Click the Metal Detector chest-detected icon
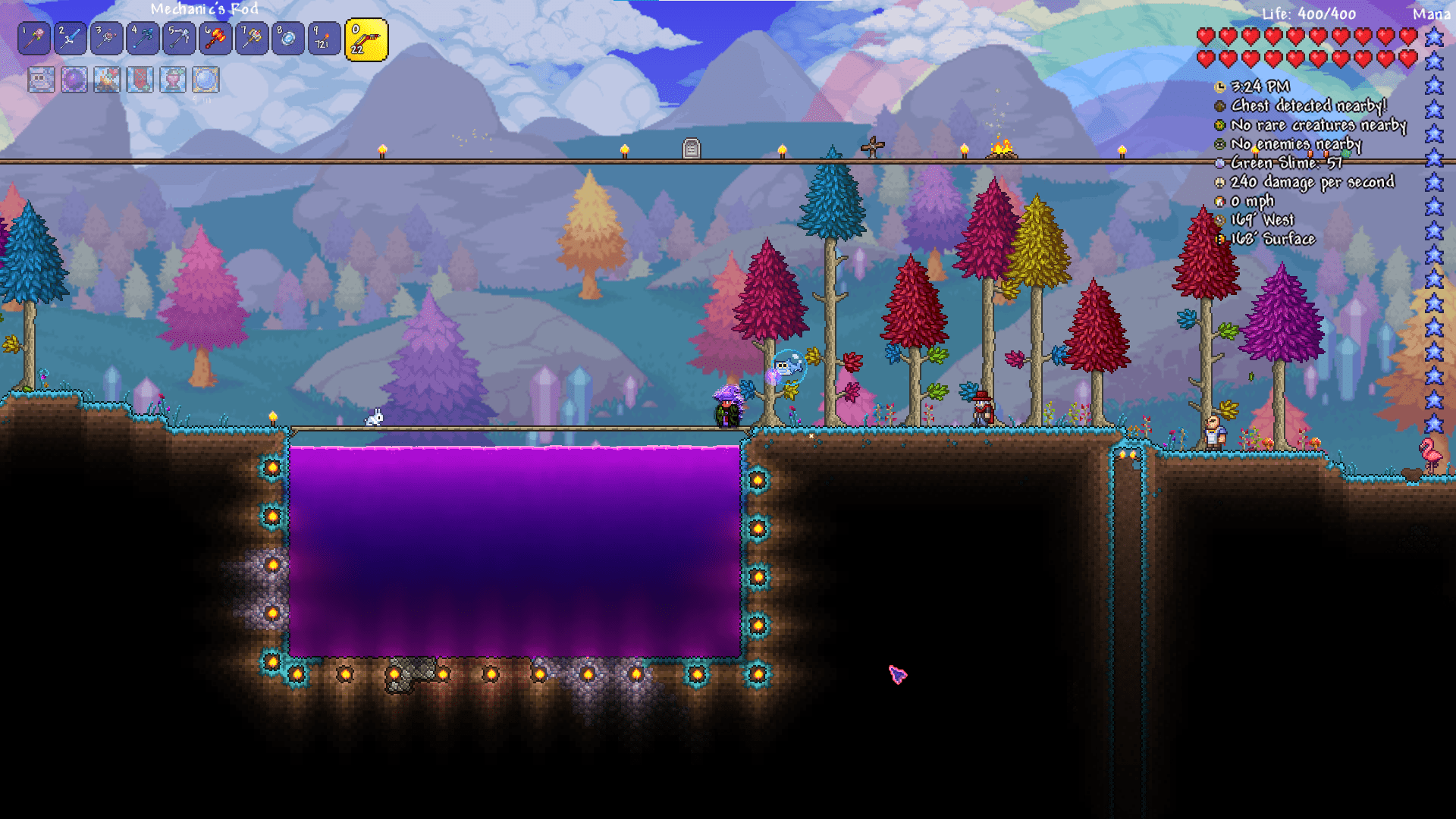The width and height of the screenshot is (1456, 819). [x=1219, y=105]
